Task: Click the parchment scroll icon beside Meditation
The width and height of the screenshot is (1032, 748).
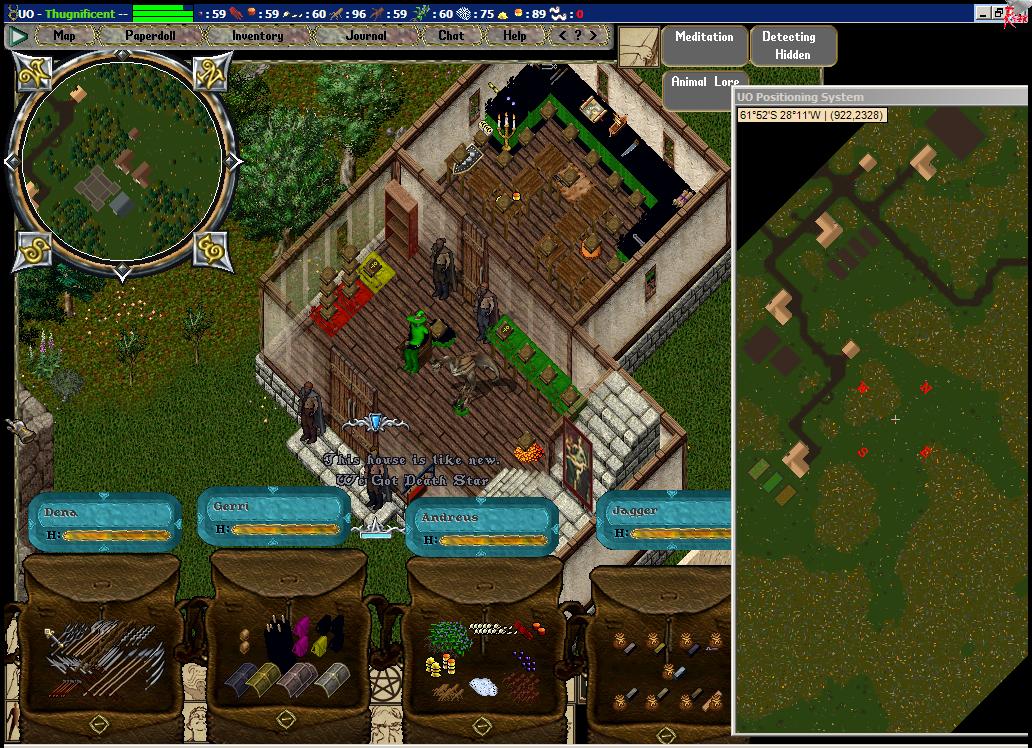Action: [x=637, y=46]
